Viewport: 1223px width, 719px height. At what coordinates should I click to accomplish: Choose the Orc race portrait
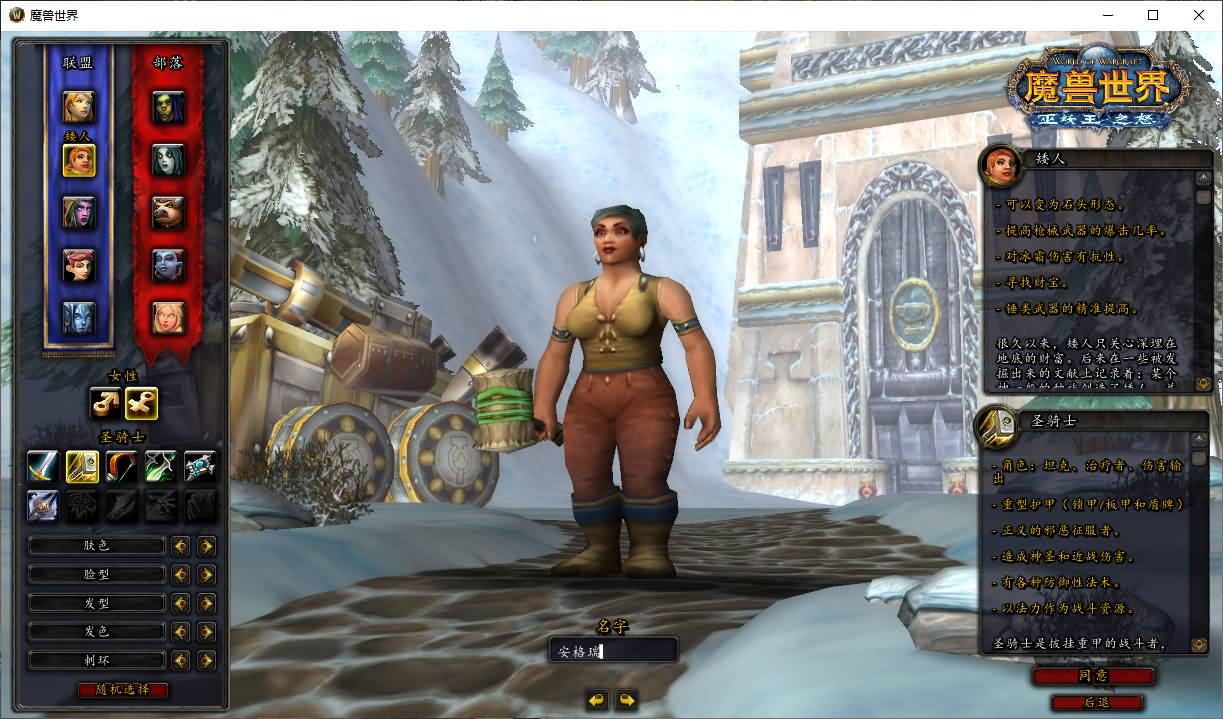click(x=168, y=105)
